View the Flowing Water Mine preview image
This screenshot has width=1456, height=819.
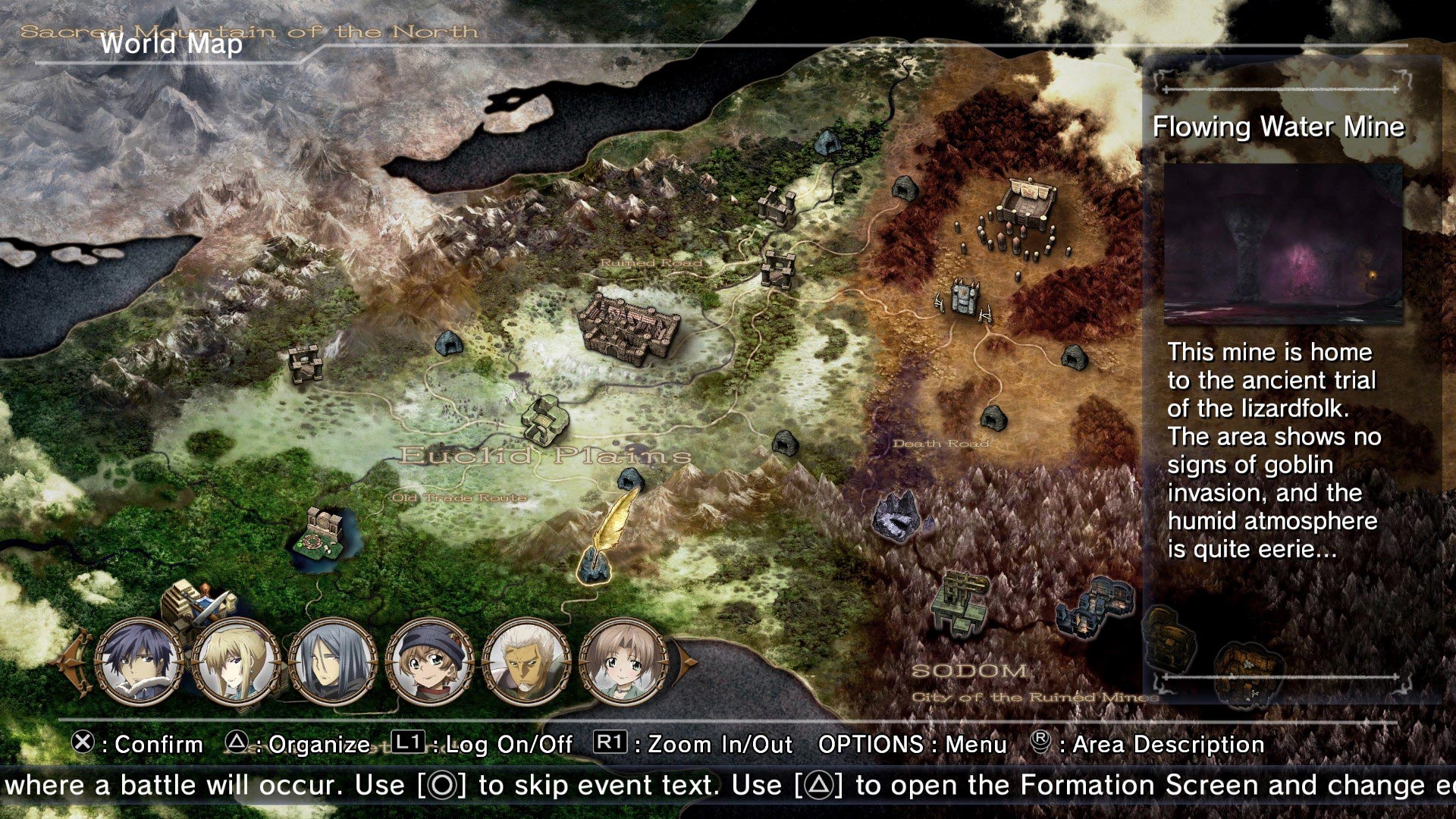tap(1282, 244)
